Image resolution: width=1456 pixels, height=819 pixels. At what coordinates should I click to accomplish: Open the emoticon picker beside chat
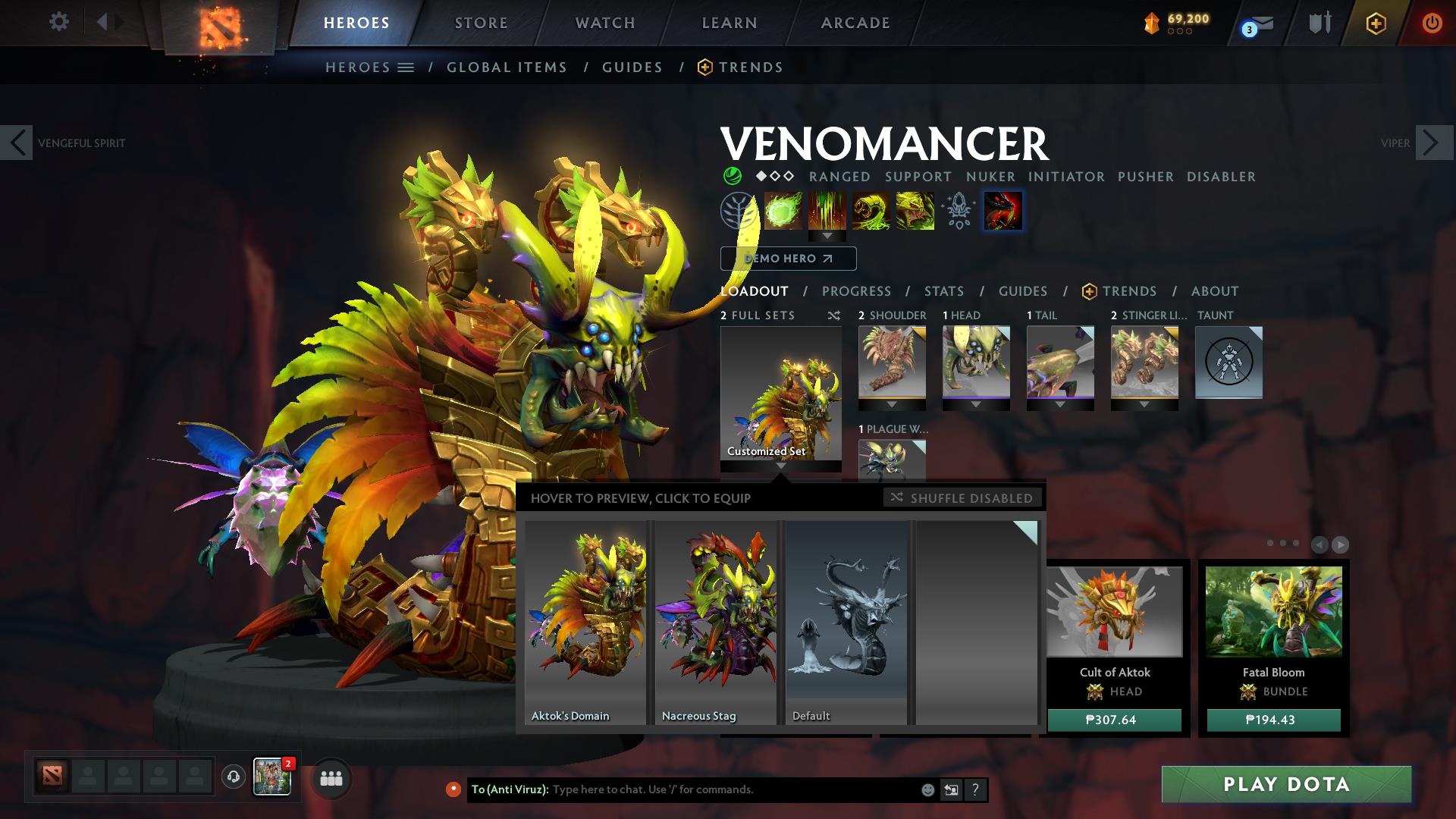[927, 789]
